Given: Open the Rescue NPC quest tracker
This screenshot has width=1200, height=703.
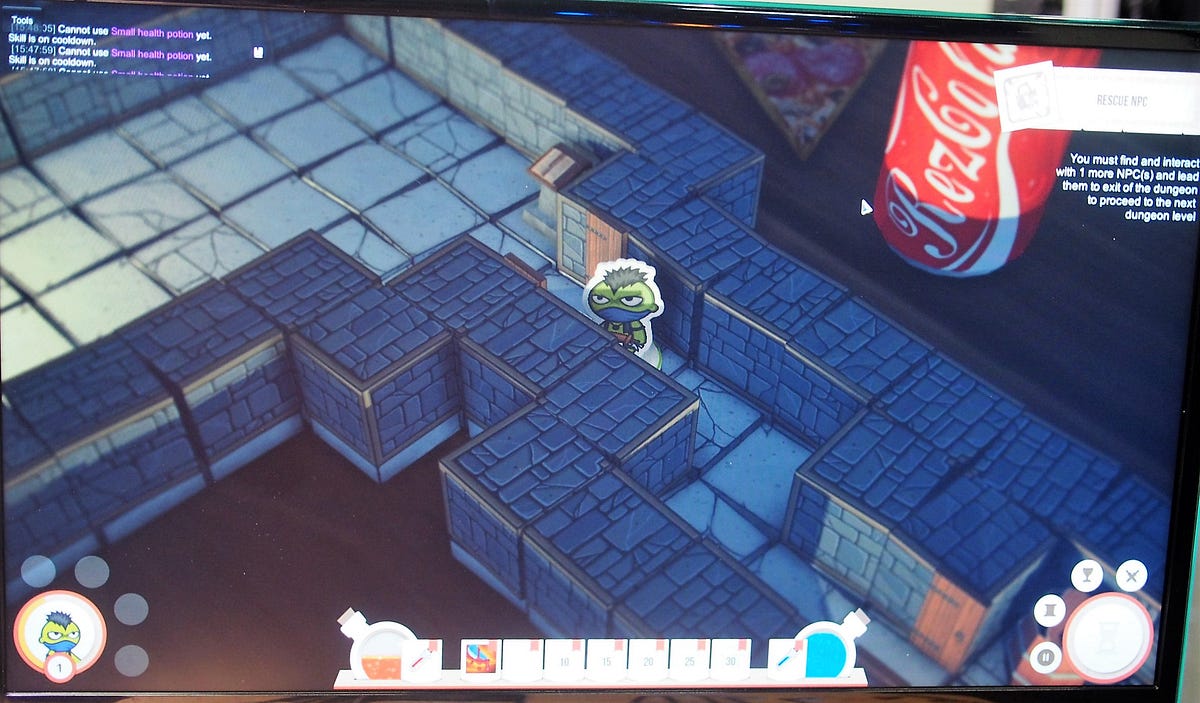Looking at the screenshot, I should 1095,99.
